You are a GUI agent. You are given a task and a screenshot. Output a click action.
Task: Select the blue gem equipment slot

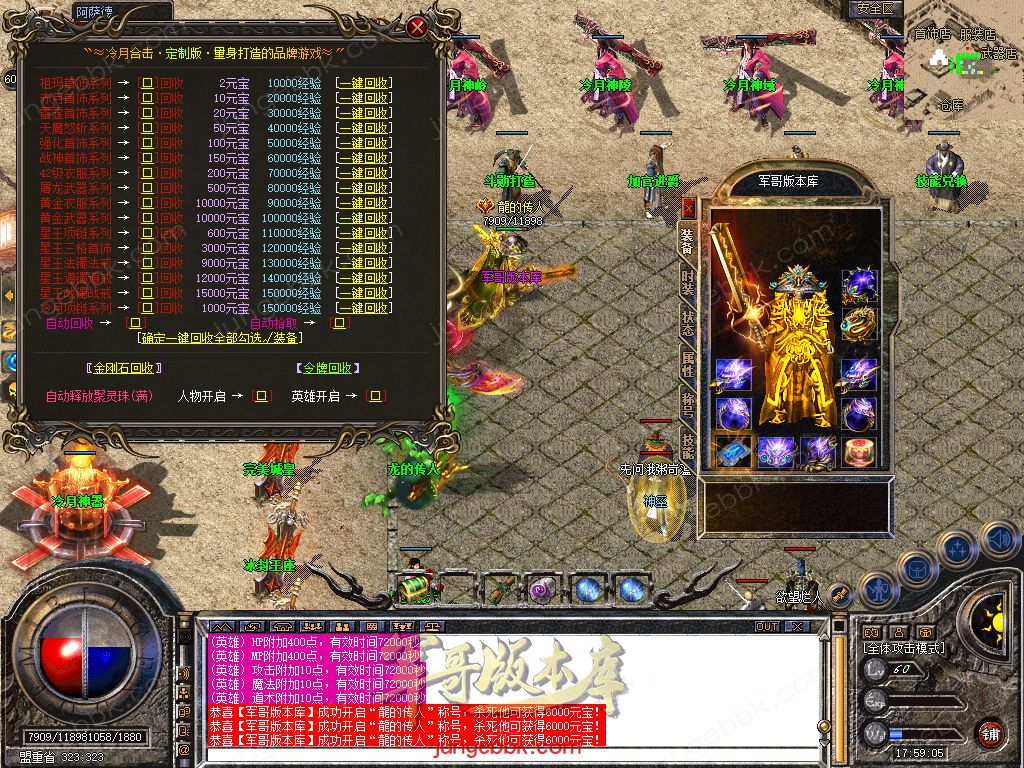(x=734, y=451)
